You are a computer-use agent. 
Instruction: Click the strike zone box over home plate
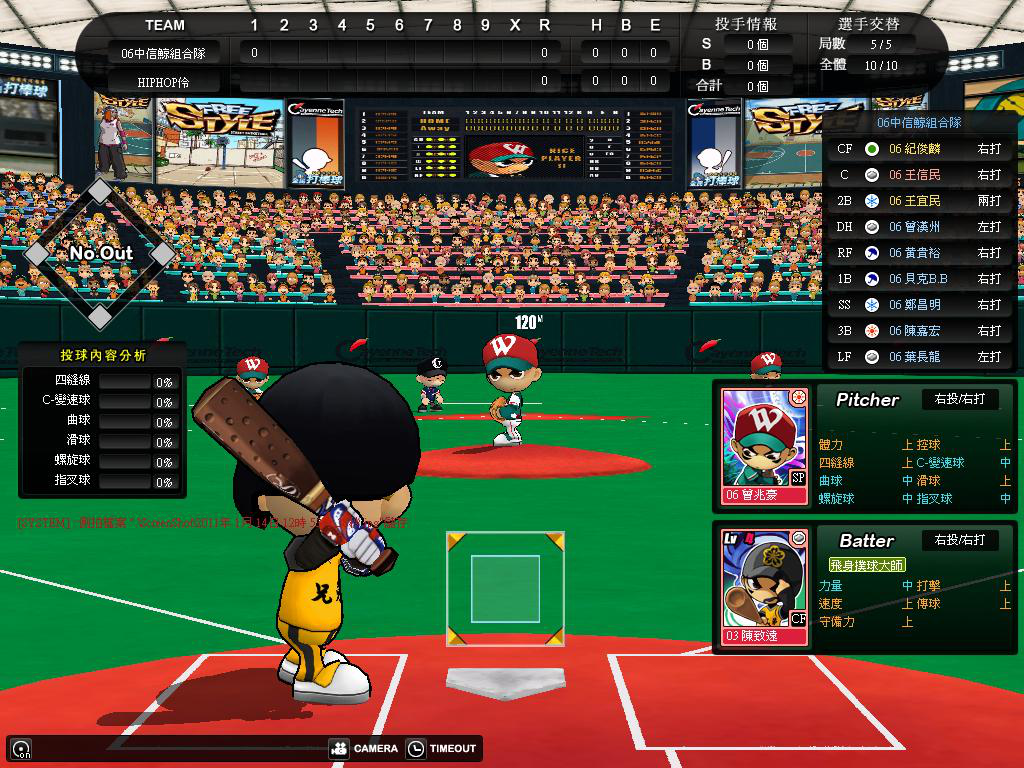pos(505,588)
